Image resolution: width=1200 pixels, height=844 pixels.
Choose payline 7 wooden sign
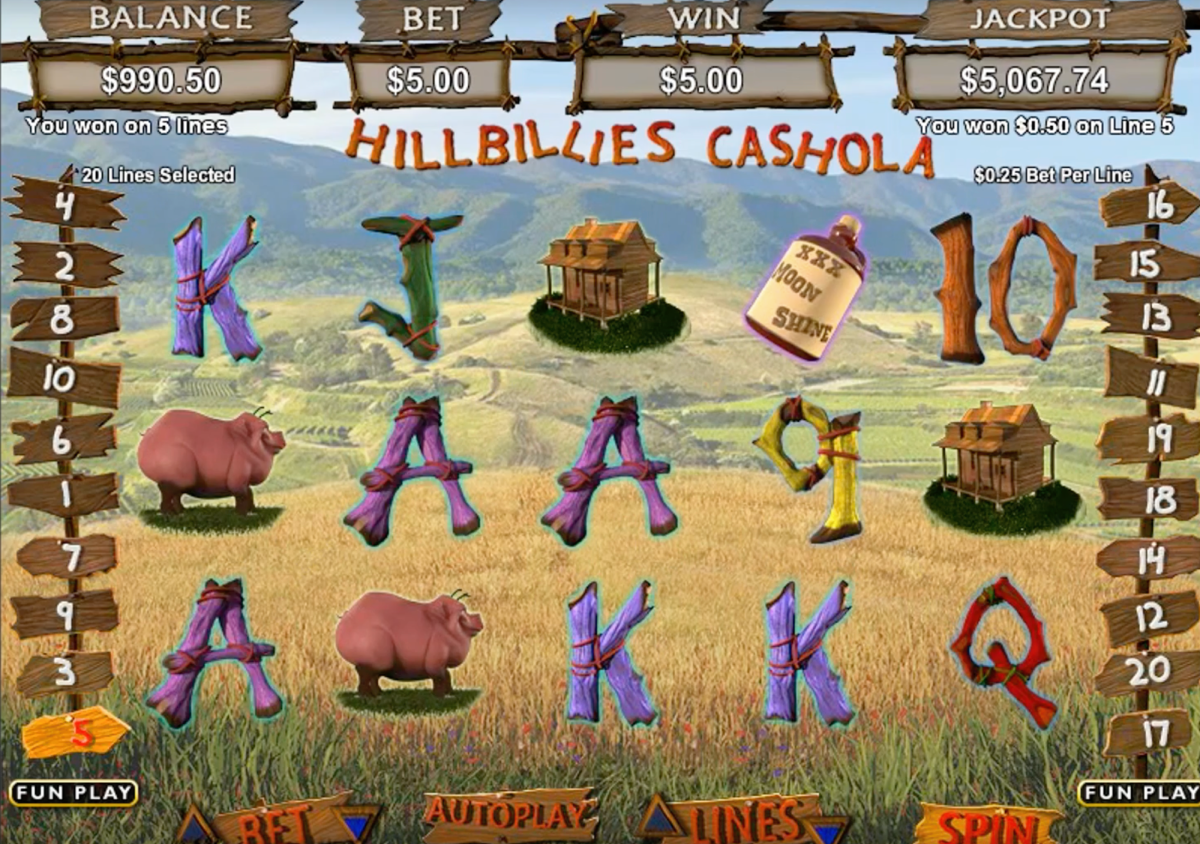(68, 555)
